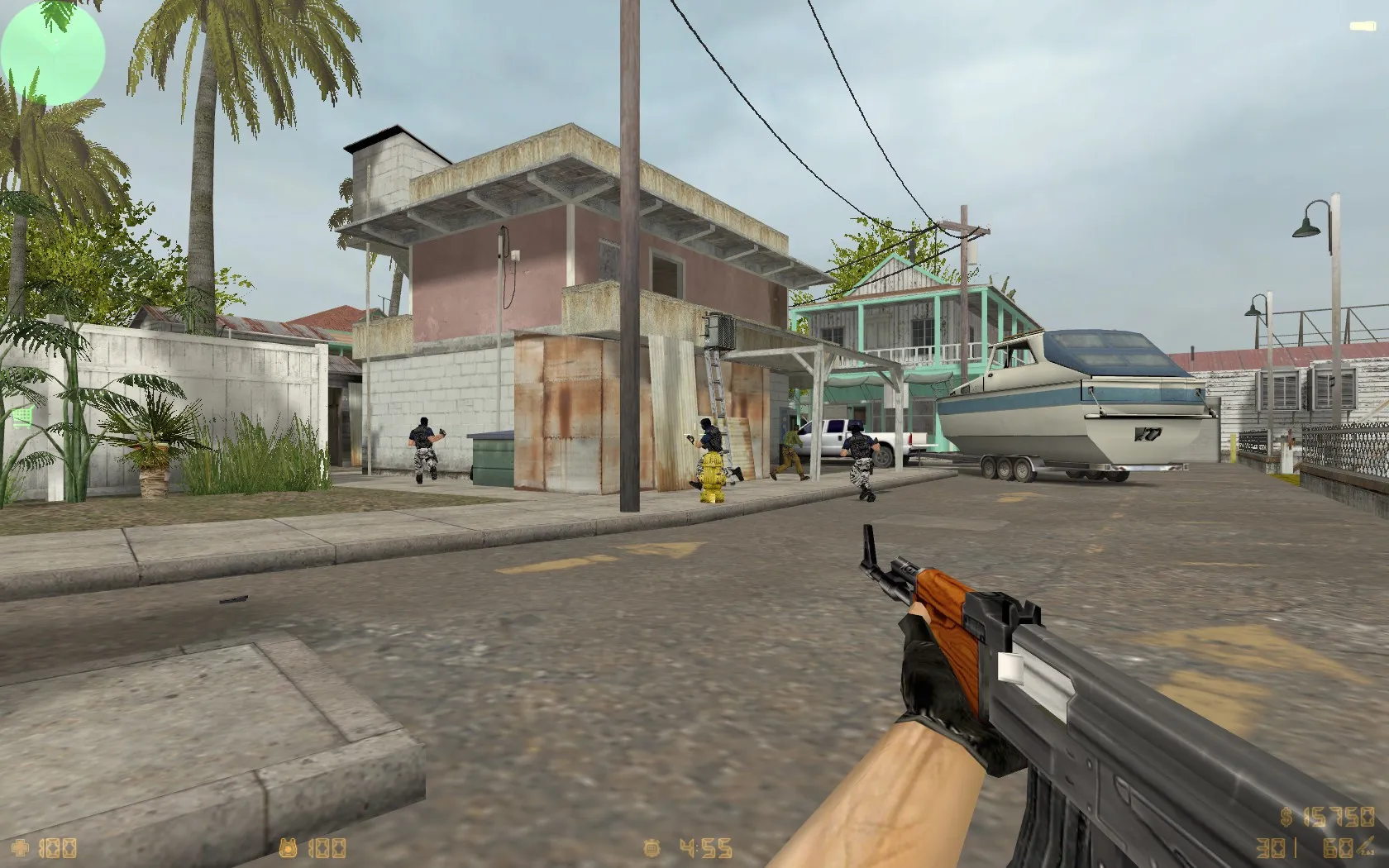
Task: Select the radar minimap circle
Action: point(52,52)
